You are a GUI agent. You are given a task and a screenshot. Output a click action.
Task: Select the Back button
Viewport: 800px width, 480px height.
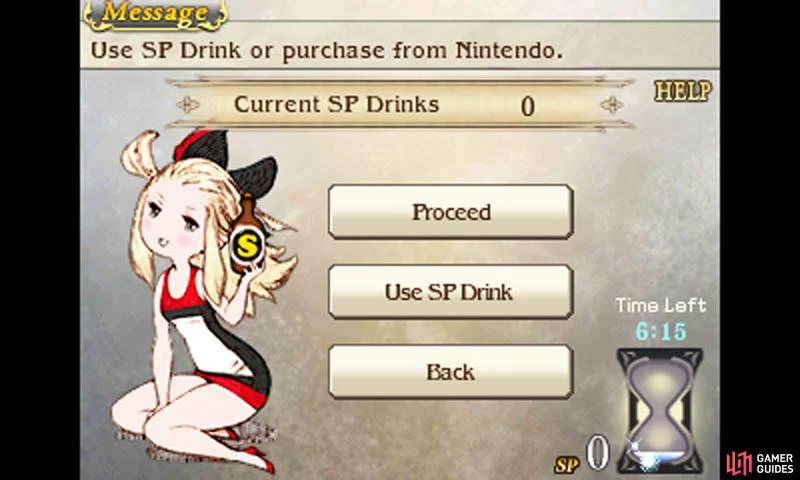click(x=451, y=372)
